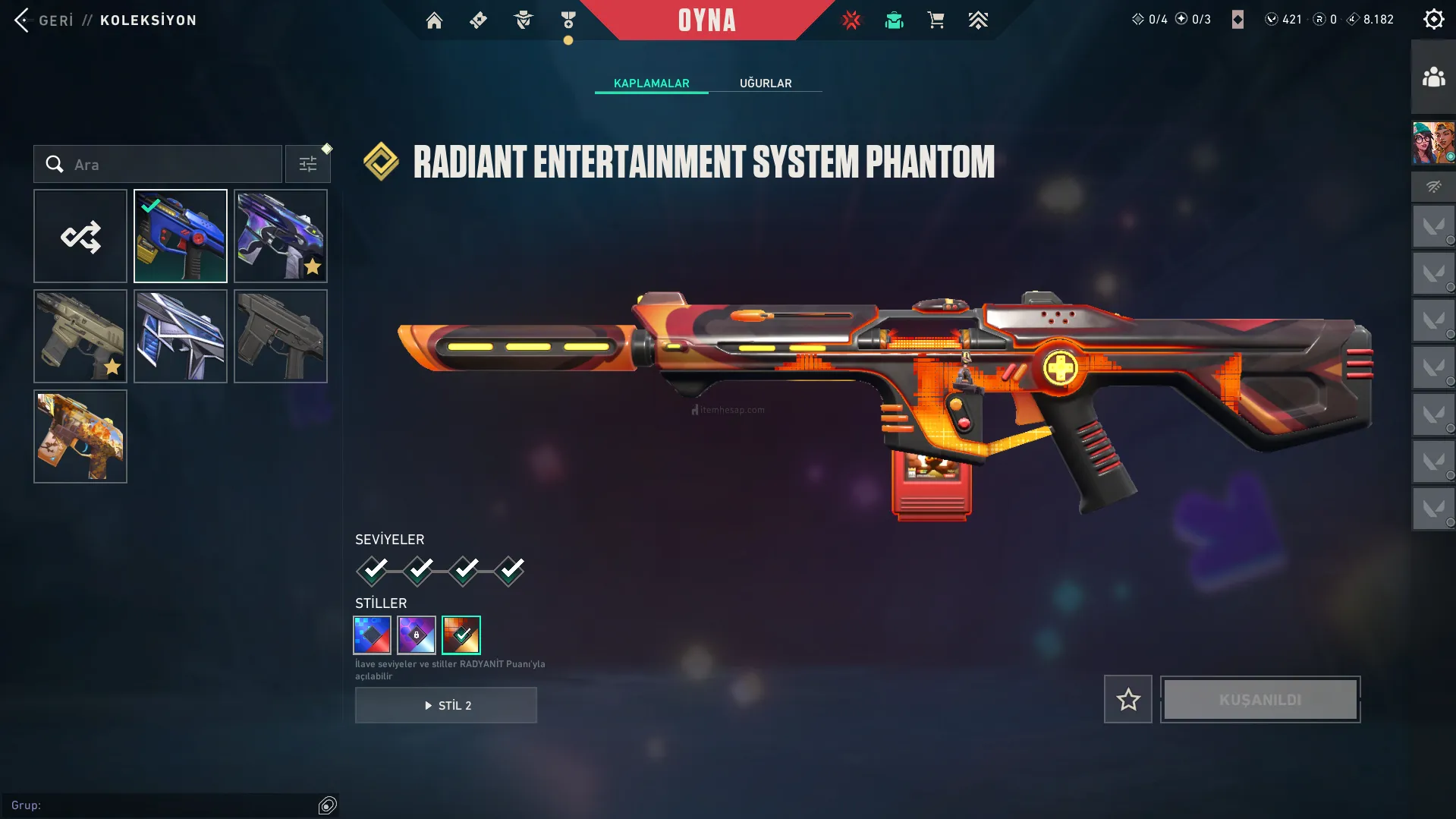Open the store shopping cart

pos(936,20)
